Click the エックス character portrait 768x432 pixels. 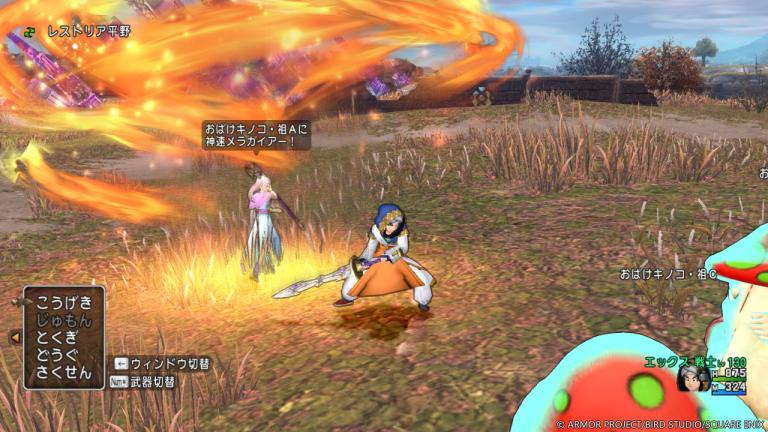tap(692, 377)
